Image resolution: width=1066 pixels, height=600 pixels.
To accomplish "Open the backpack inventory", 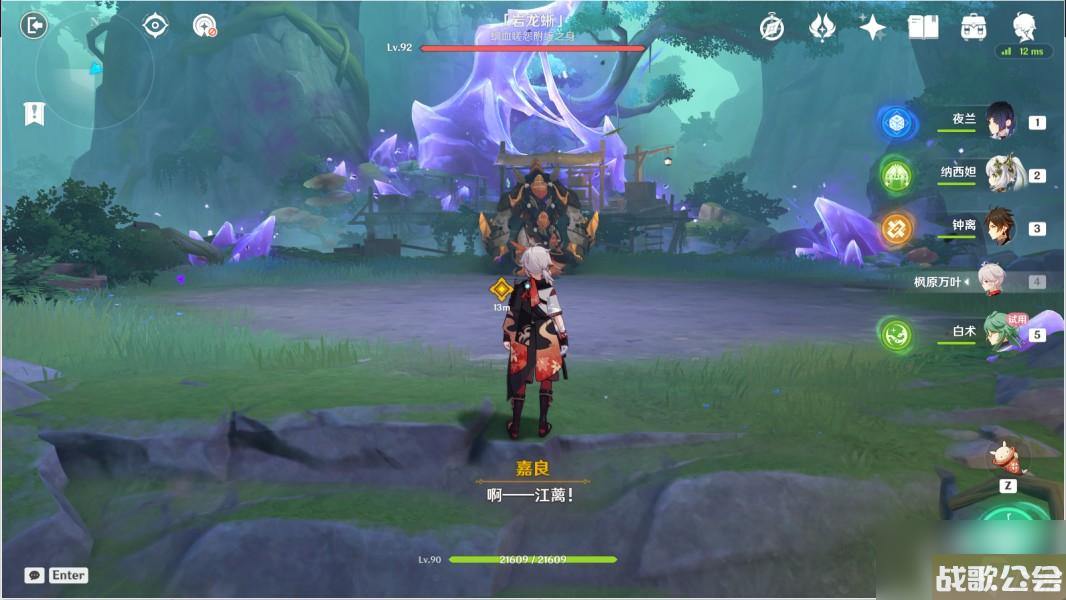I will pos(974,27).
